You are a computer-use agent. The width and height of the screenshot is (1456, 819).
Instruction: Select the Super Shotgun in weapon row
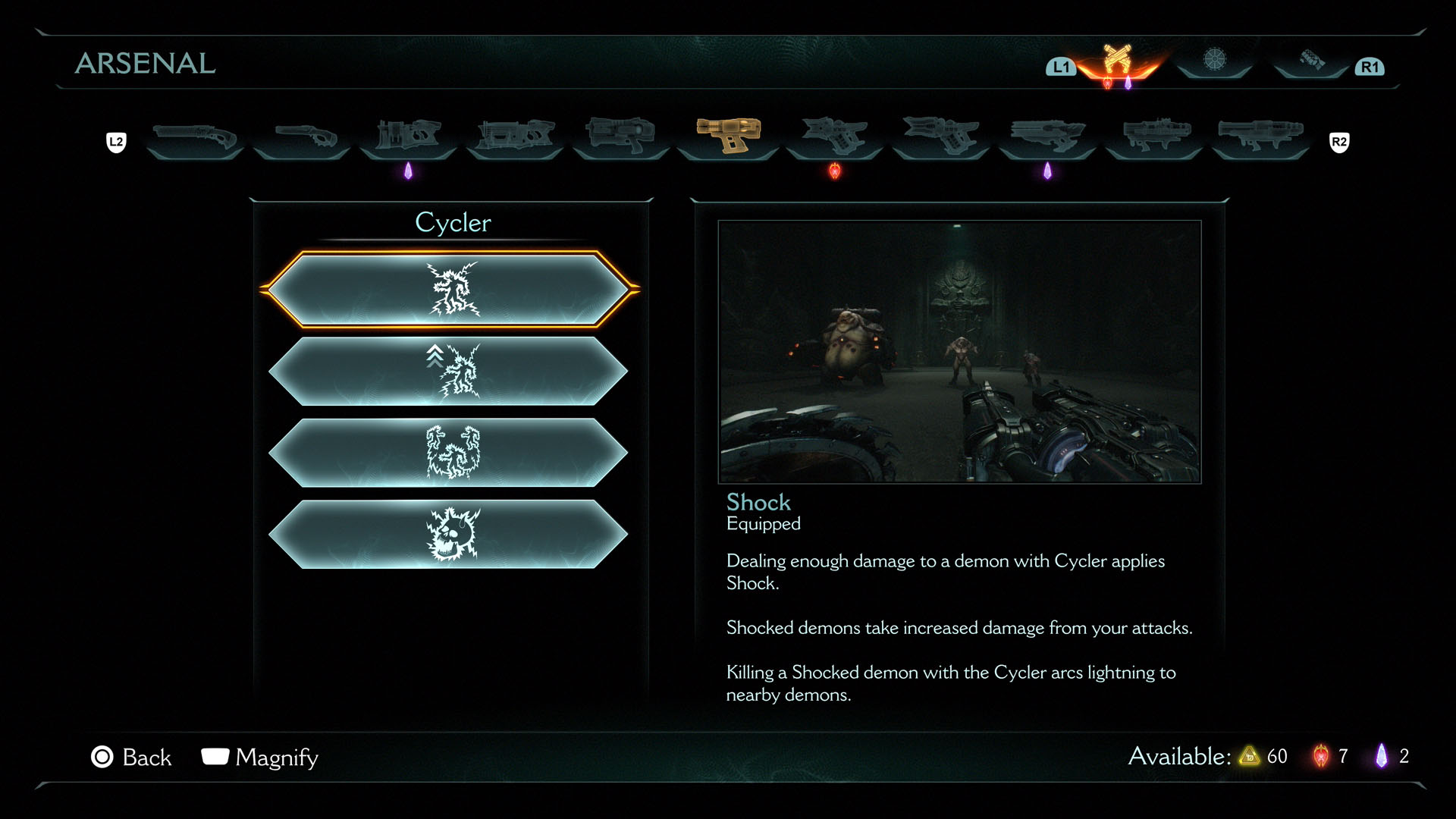302,137
